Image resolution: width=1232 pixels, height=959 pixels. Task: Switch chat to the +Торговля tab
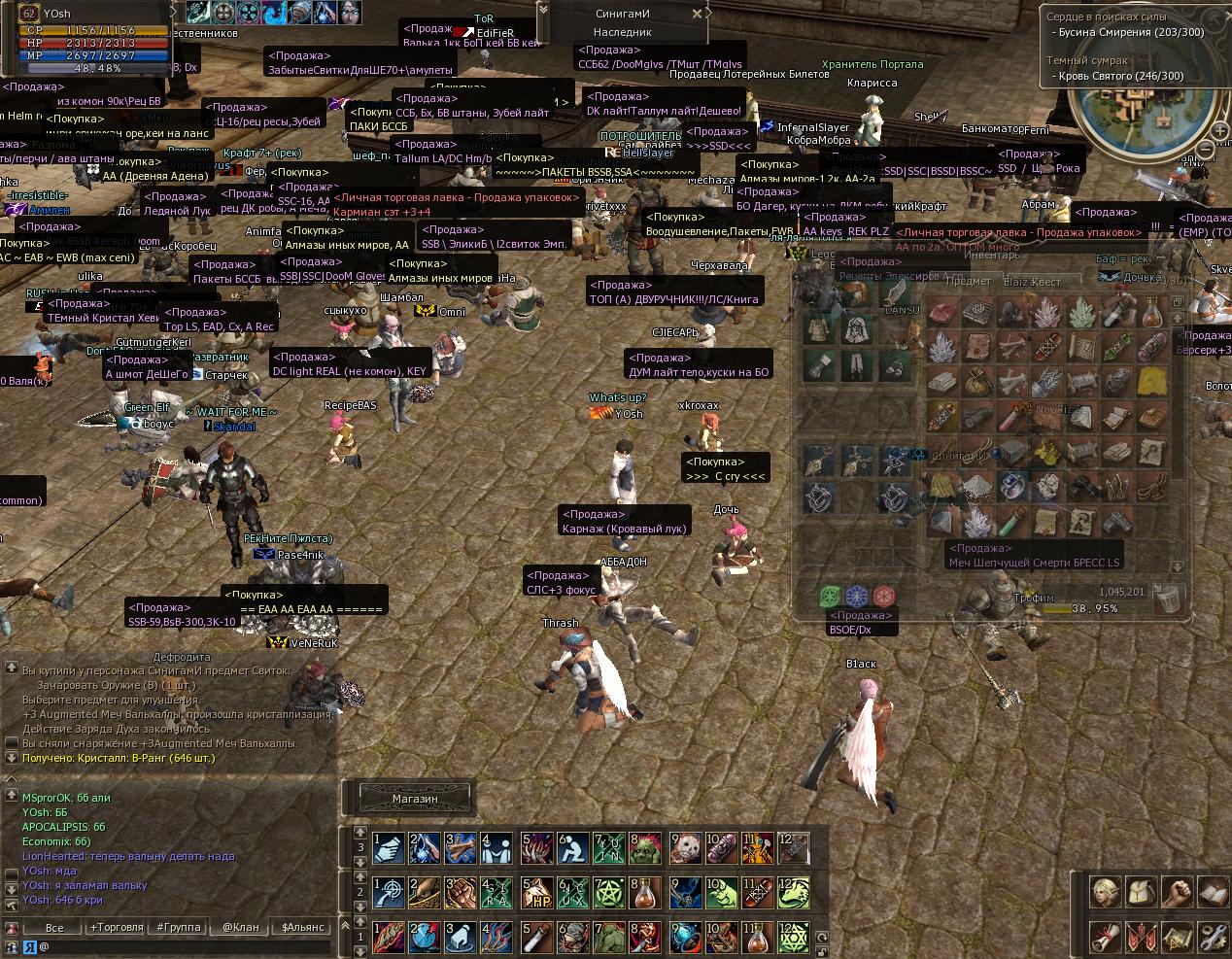click(x=117, y=927)
